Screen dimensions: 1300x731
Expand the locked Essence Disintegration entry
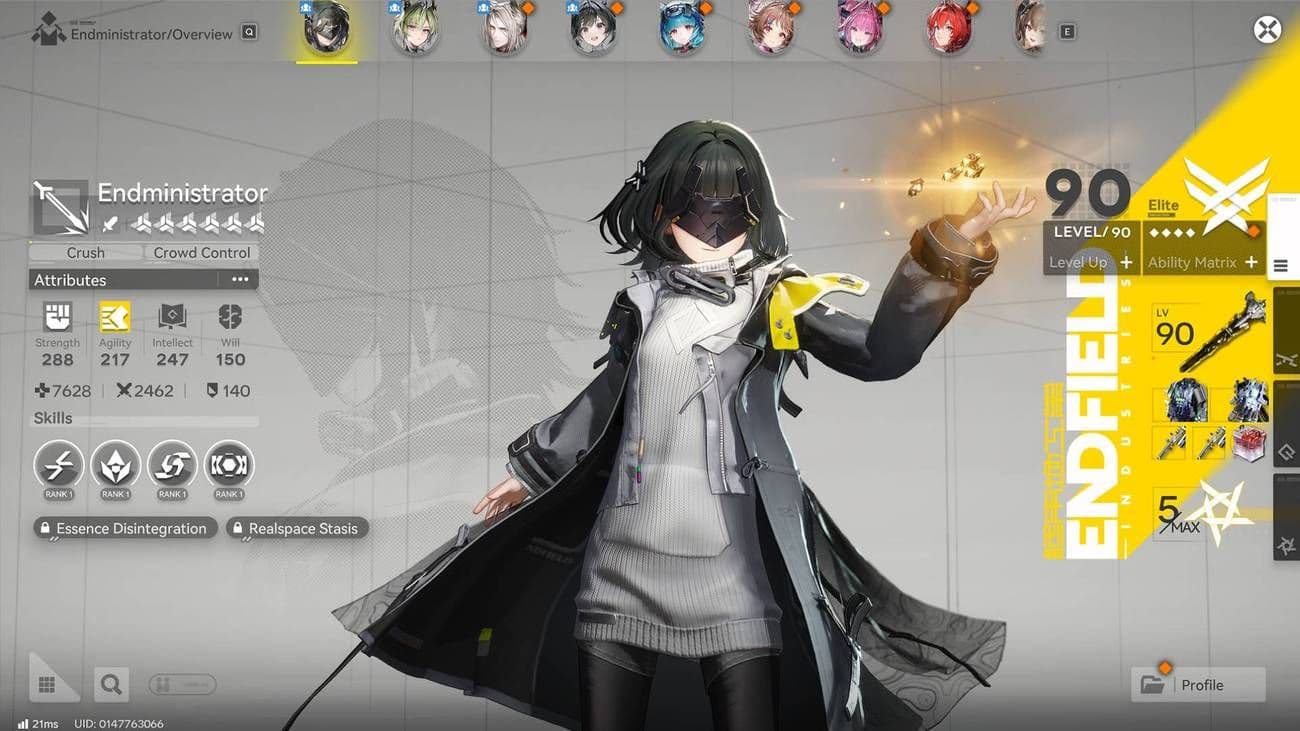click(124, 528)
